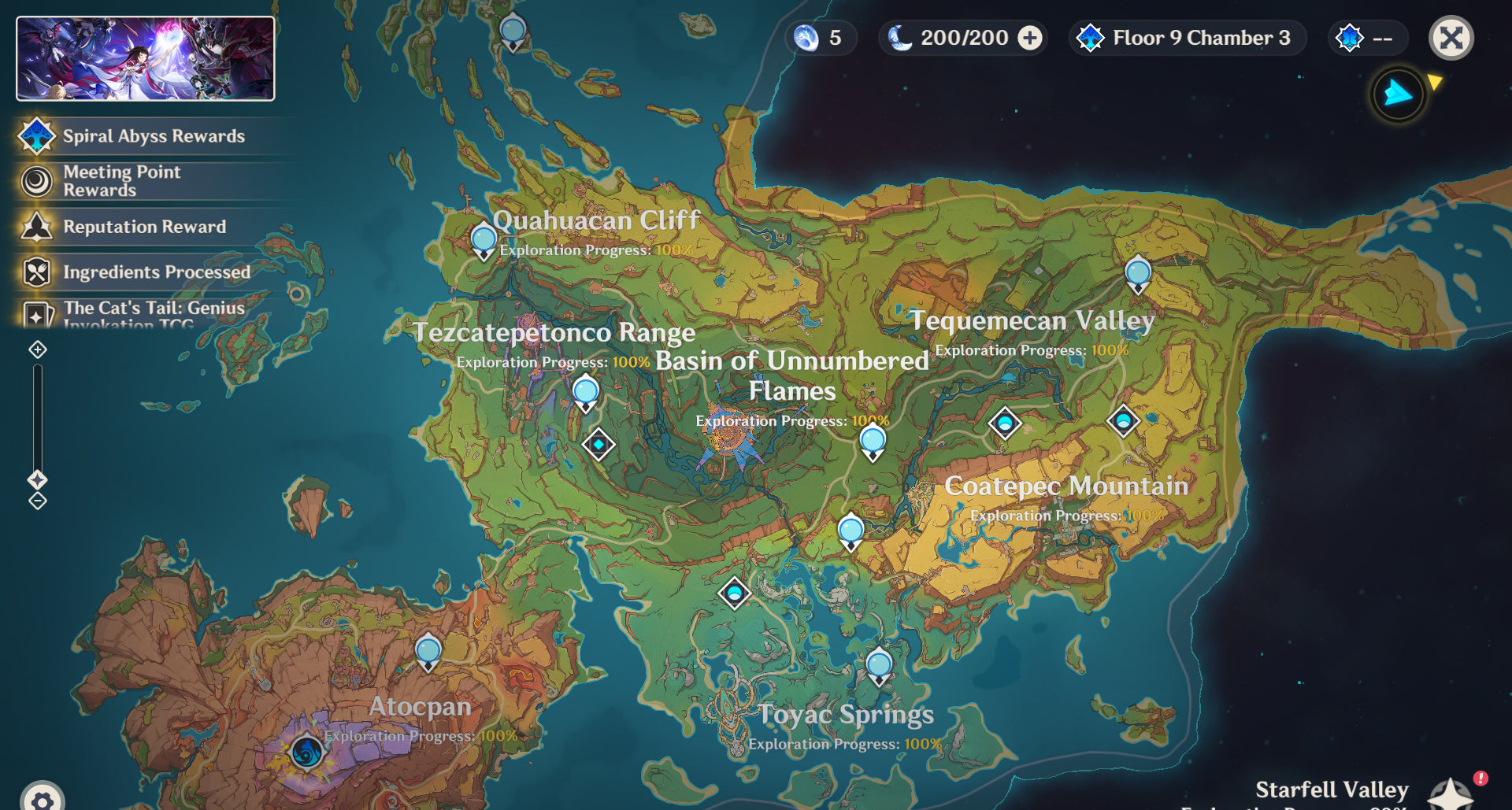
Task: Close the map screen
Action: 1451,38
